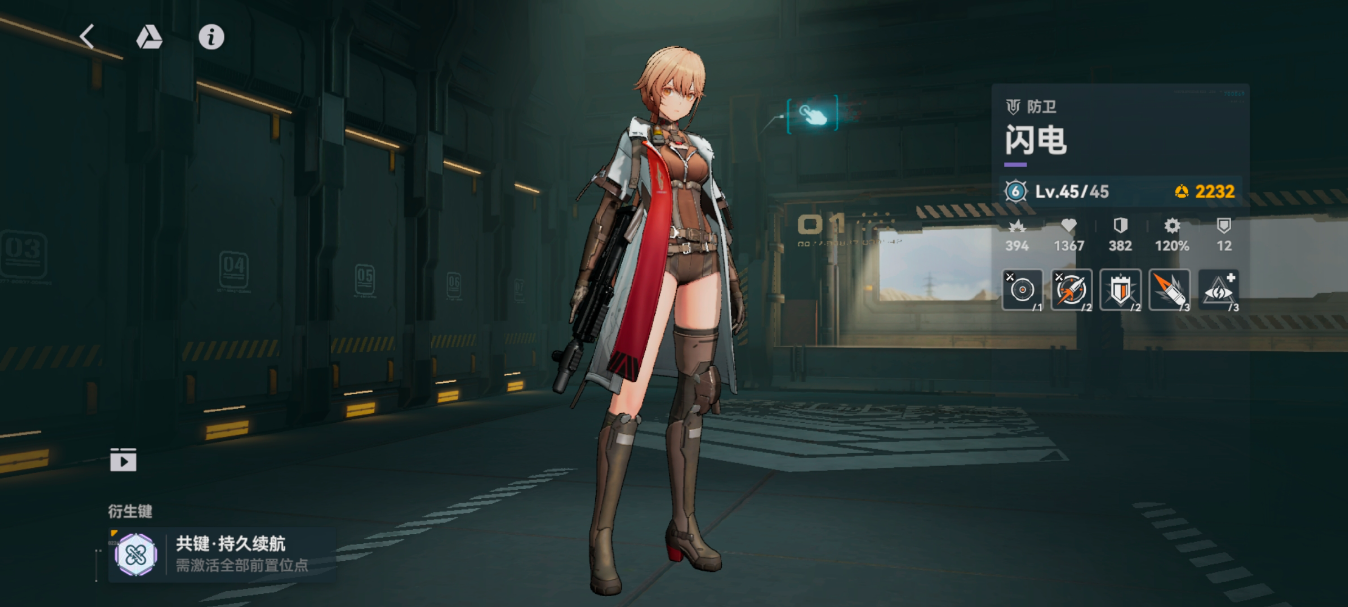View the target reticle skill
The height and width of the screenshot is (607, 1348).
pos(1022,290)
